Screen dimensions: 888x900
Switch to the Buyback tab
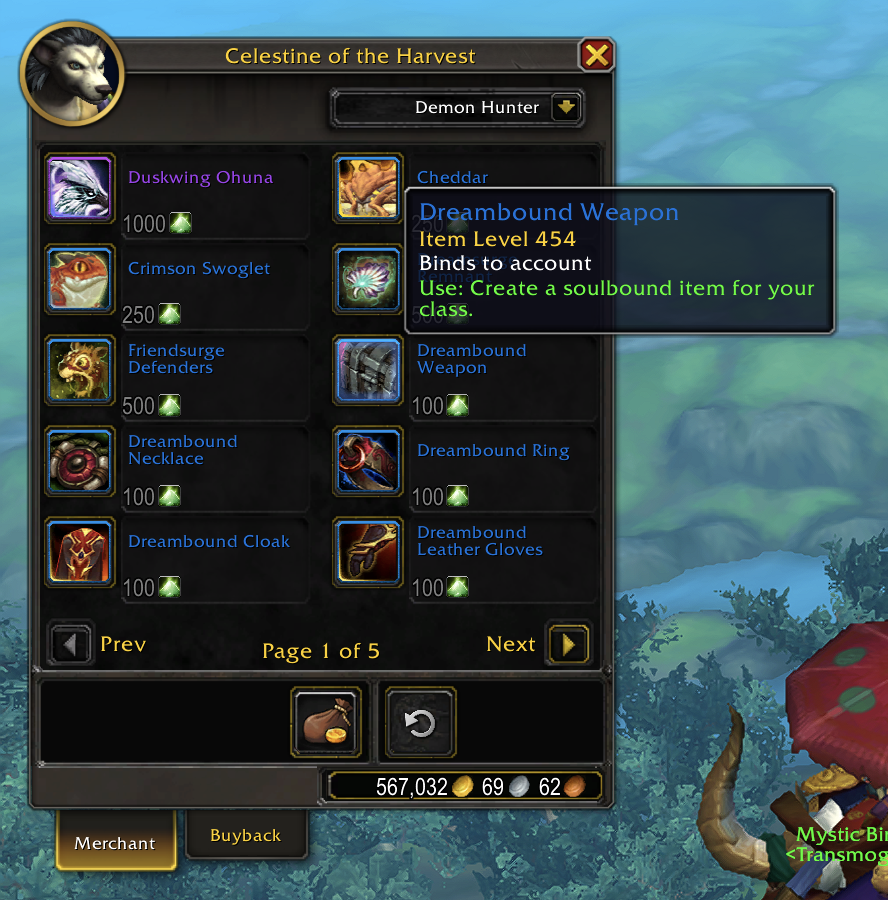(x=245, y=836)
